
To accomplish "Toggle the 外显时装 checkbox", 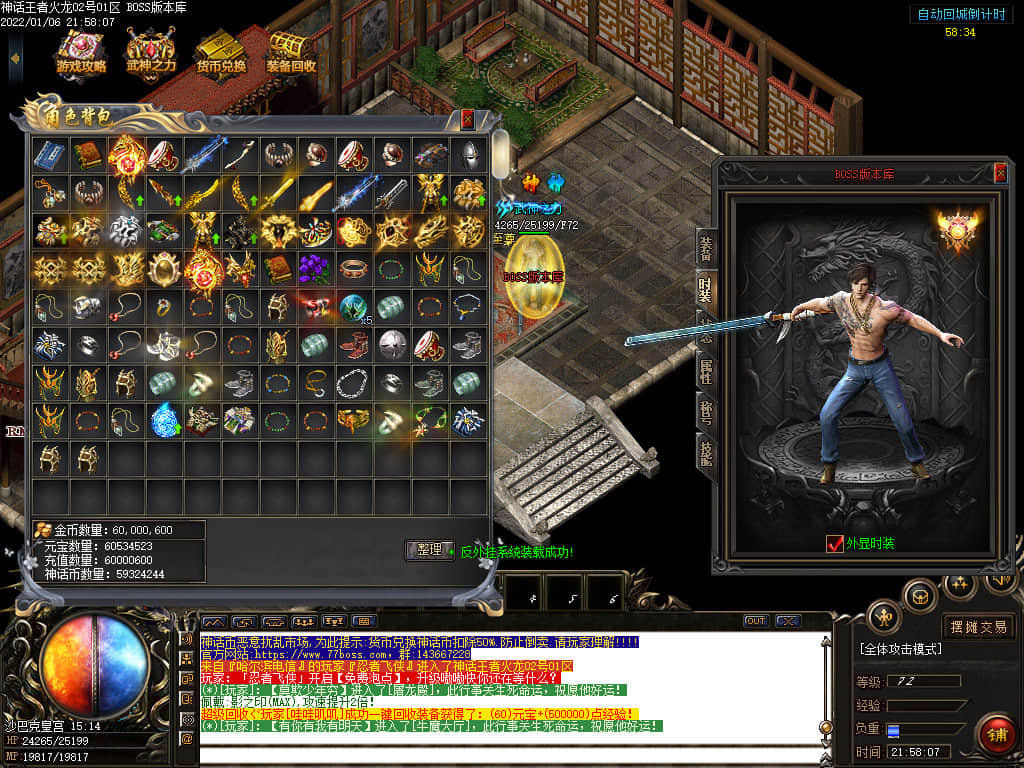I will 835,544.
